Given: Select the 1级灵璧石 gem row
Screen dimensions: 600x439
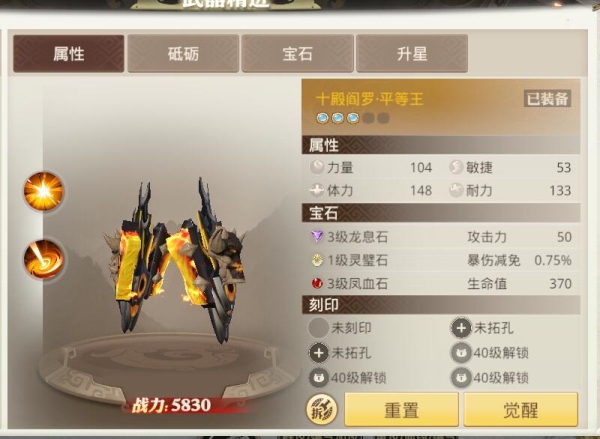Looking at the screenshot, I should (360, 260).
